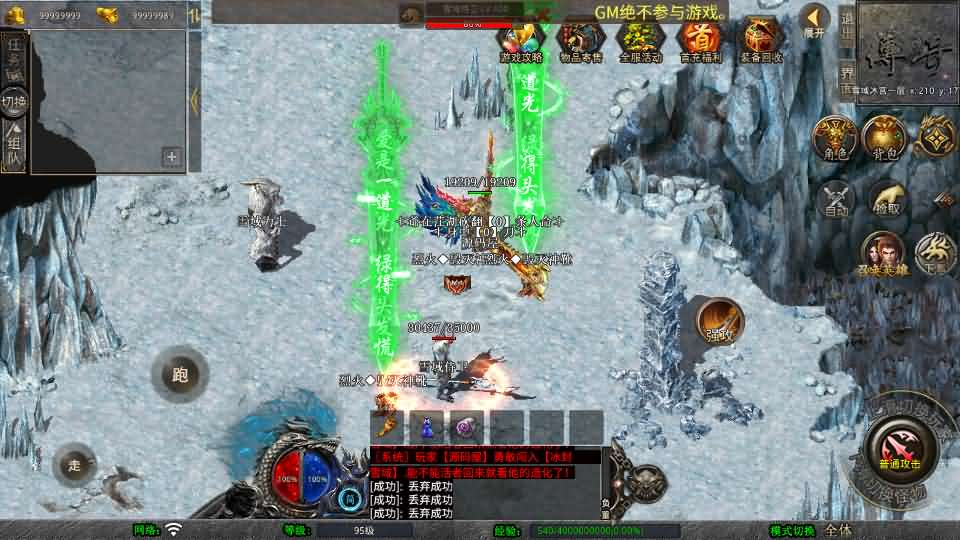Open the 角色 character sheet
The image size is (960, 540).
point(834,137)
